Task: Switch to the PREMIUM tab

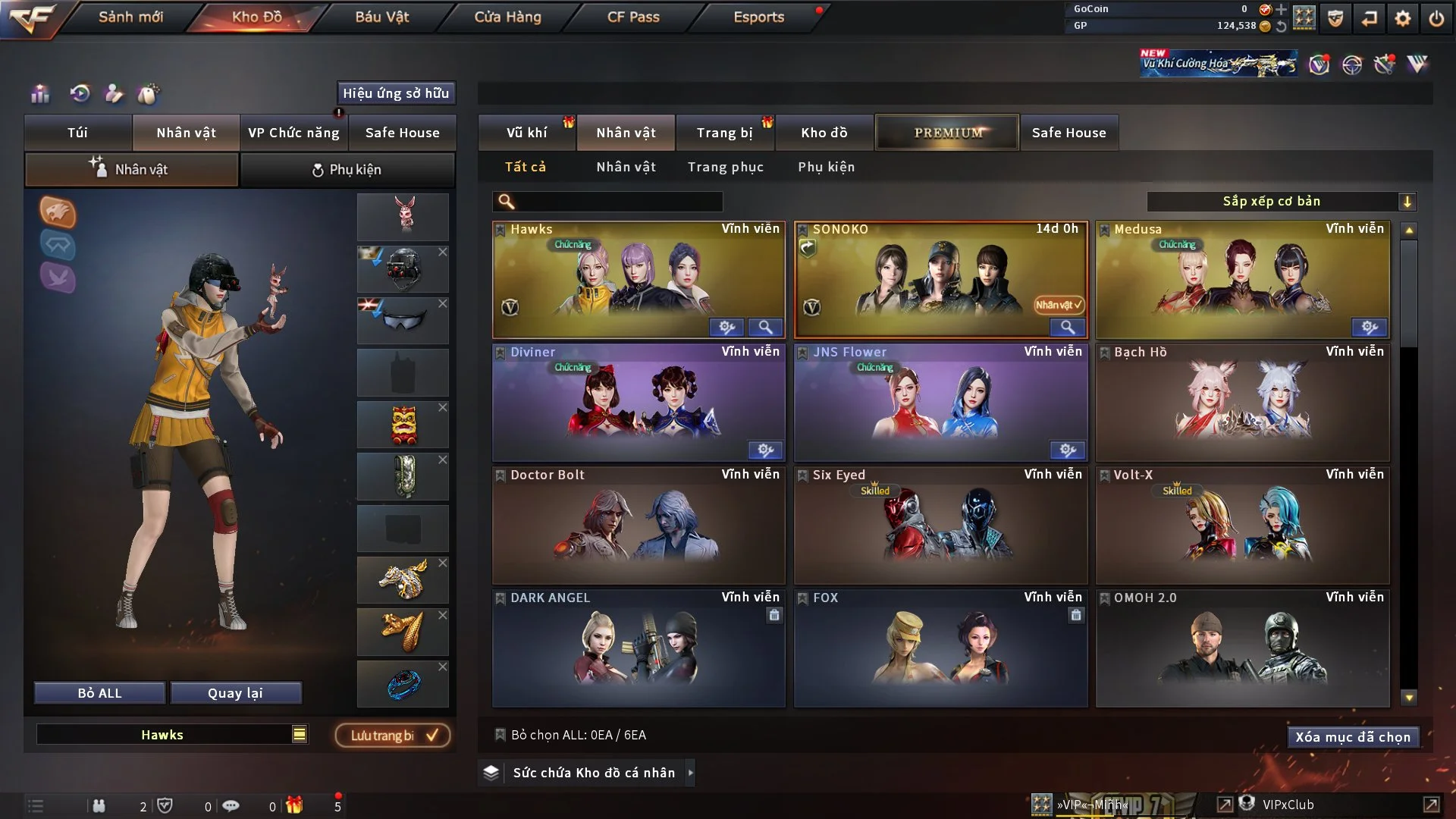Action: tap(946, 132)
